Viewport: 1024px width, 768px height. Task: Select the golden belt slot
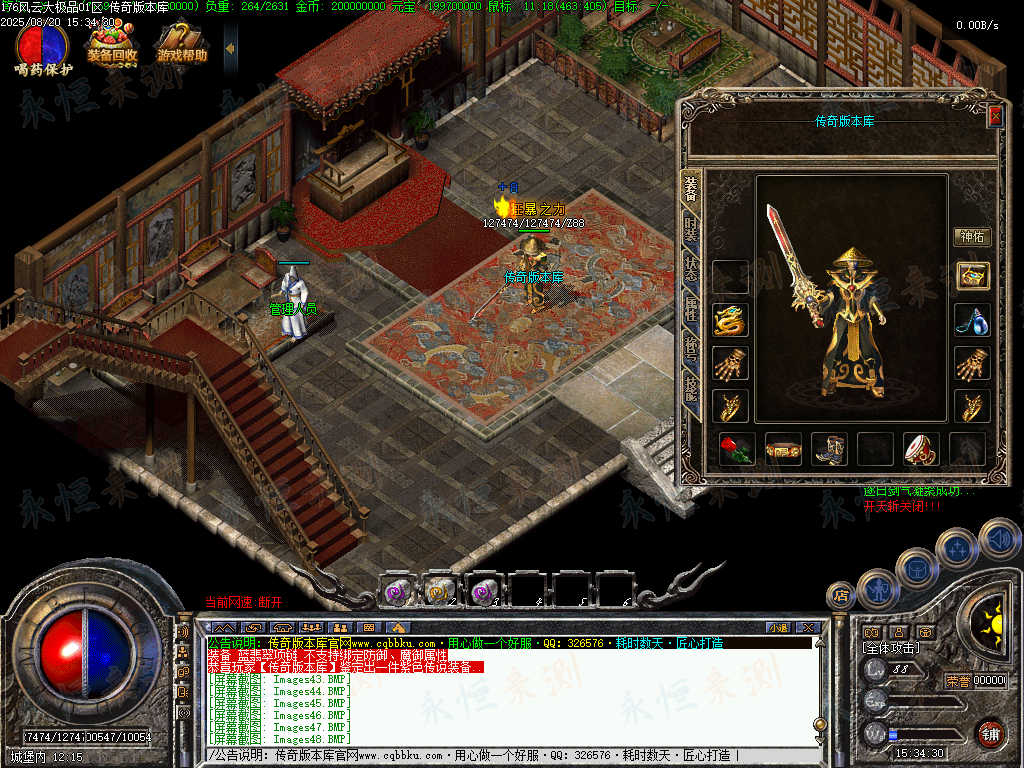pyautogui.click(x=783, y=449)
